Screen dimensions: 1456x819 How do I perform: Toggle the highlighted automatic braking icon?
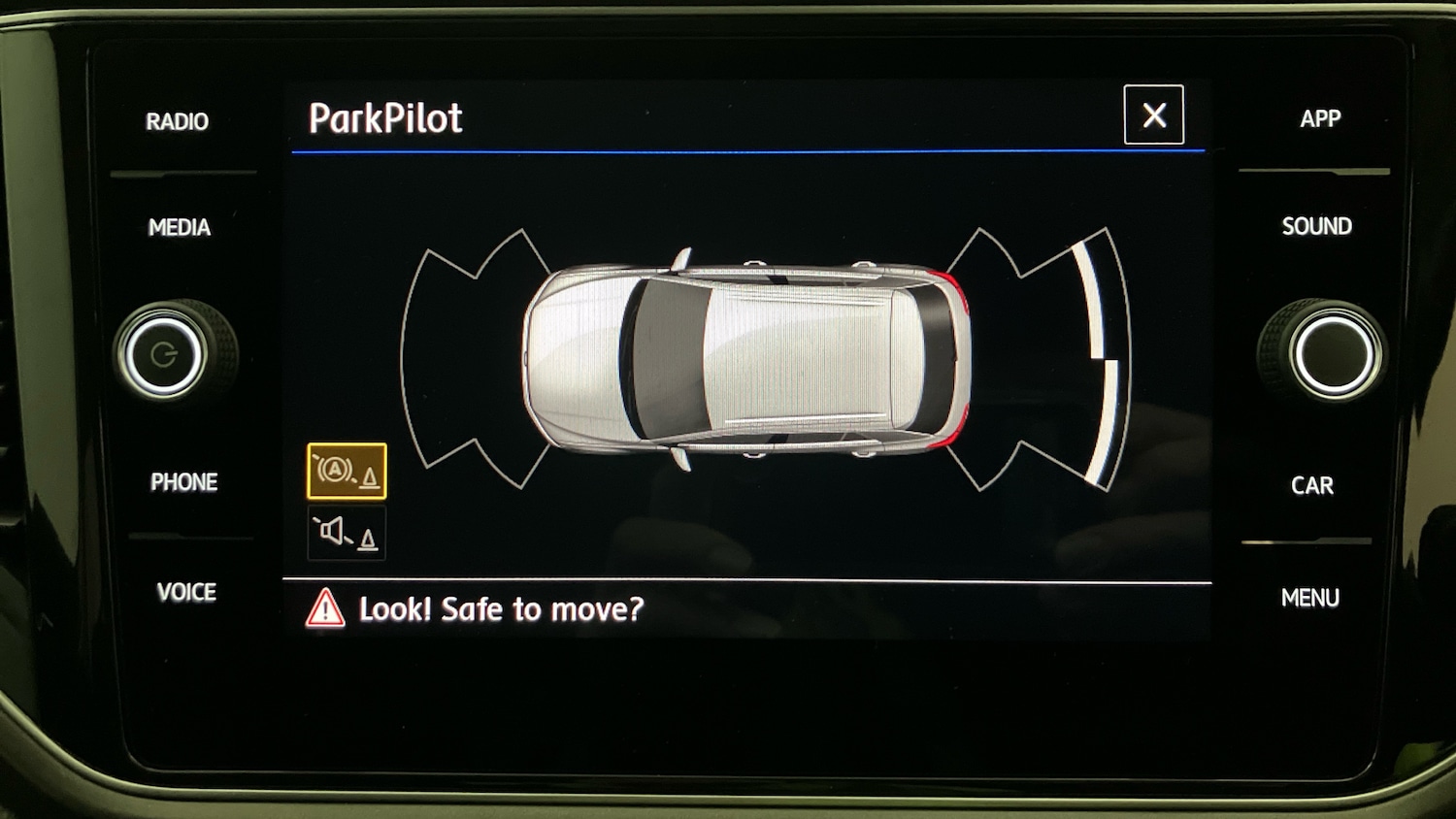347,472
